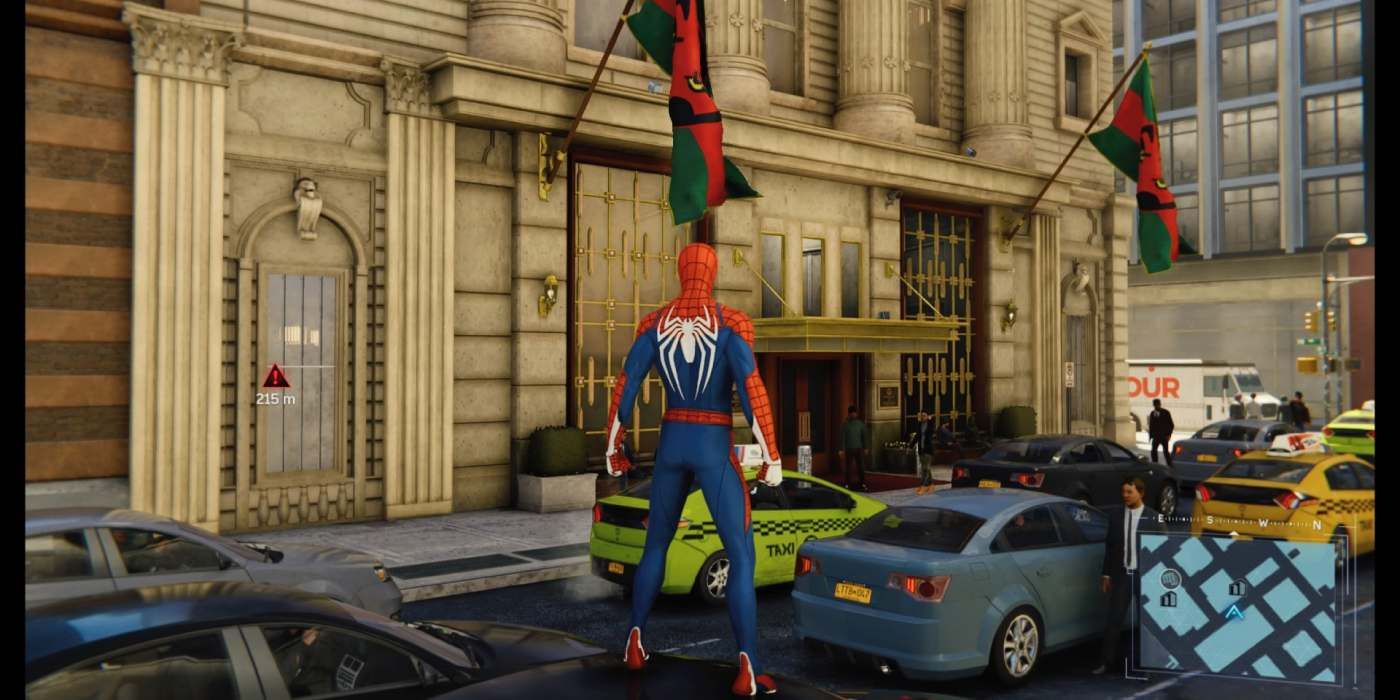
Task: Select the red triangle objective marker
Action: tap(275, 377)
